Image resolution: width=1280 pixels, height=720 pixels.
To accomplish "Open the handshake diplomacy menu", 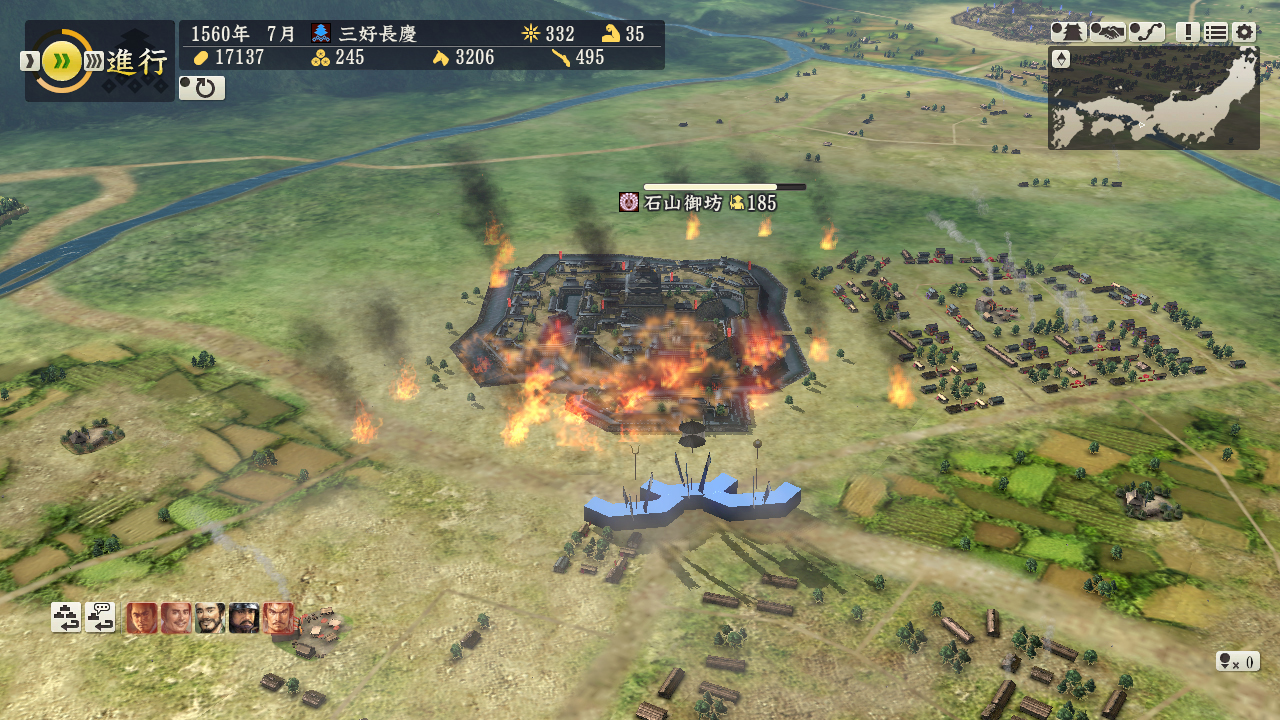I will click(1107, 32).
